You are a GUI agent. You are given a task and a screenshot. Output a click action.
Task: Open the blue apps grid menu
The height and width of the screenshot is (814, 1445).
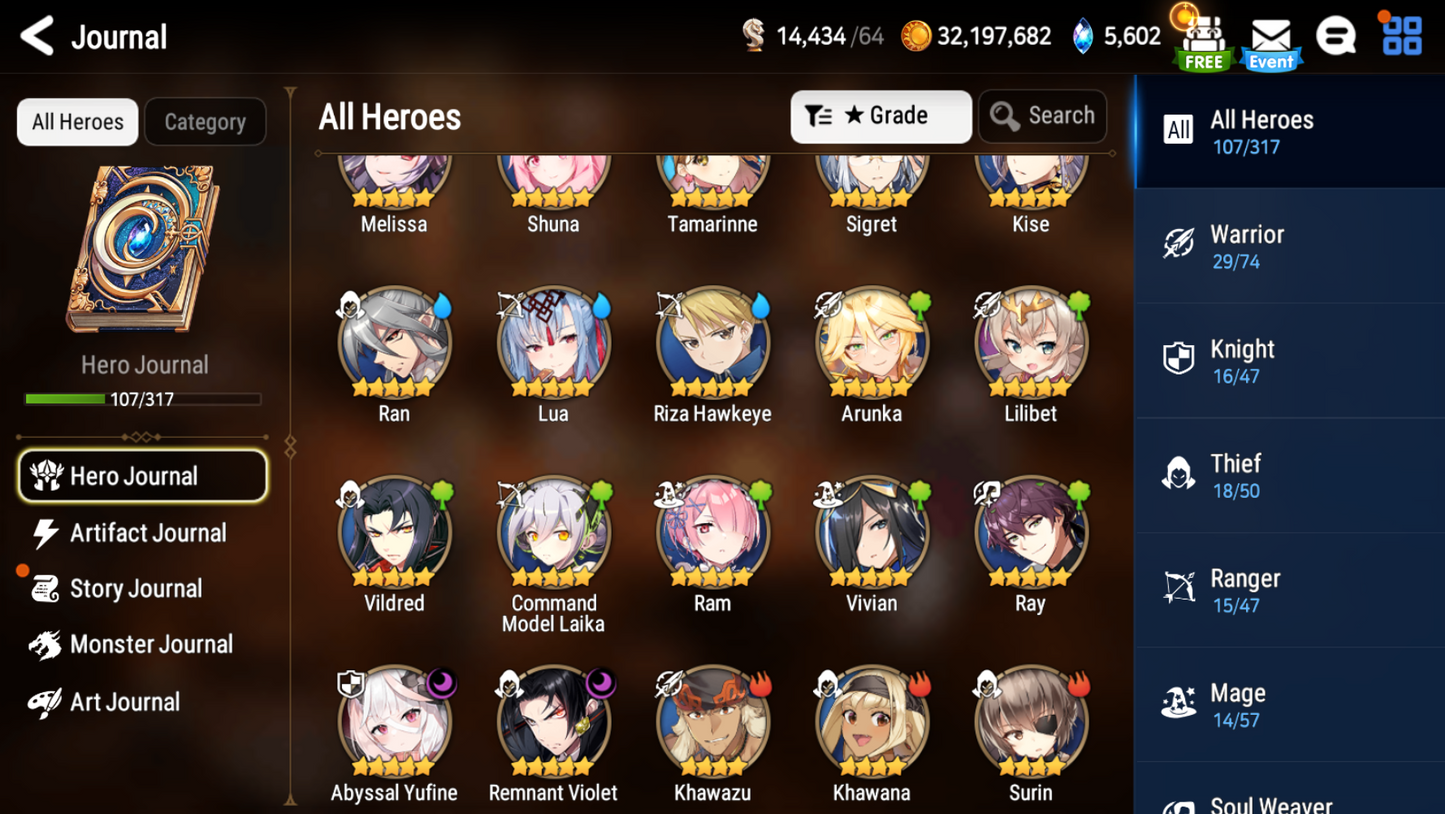tap(1400, 36)
